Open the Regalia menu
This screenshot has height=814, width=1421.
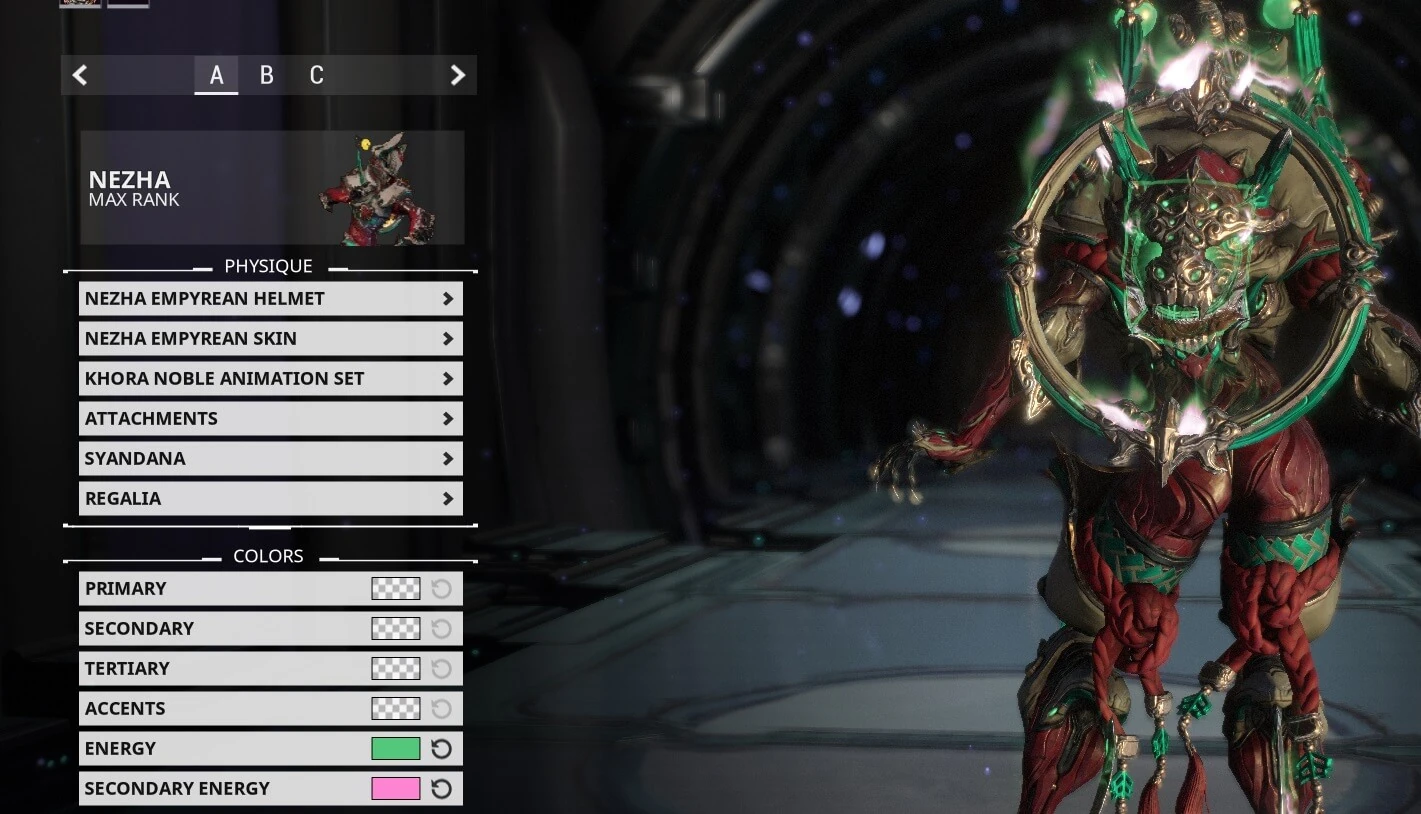pyautogui.click(x=270, y=498)
